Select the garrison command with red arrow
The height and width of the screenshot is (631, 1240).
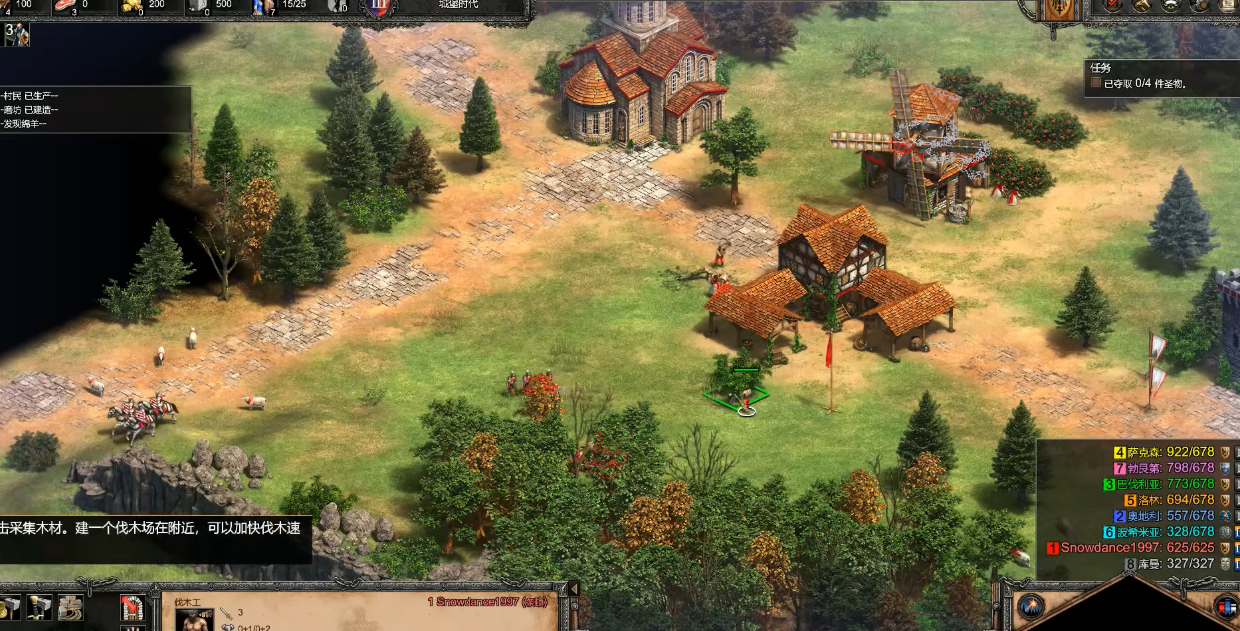[131, 606]
